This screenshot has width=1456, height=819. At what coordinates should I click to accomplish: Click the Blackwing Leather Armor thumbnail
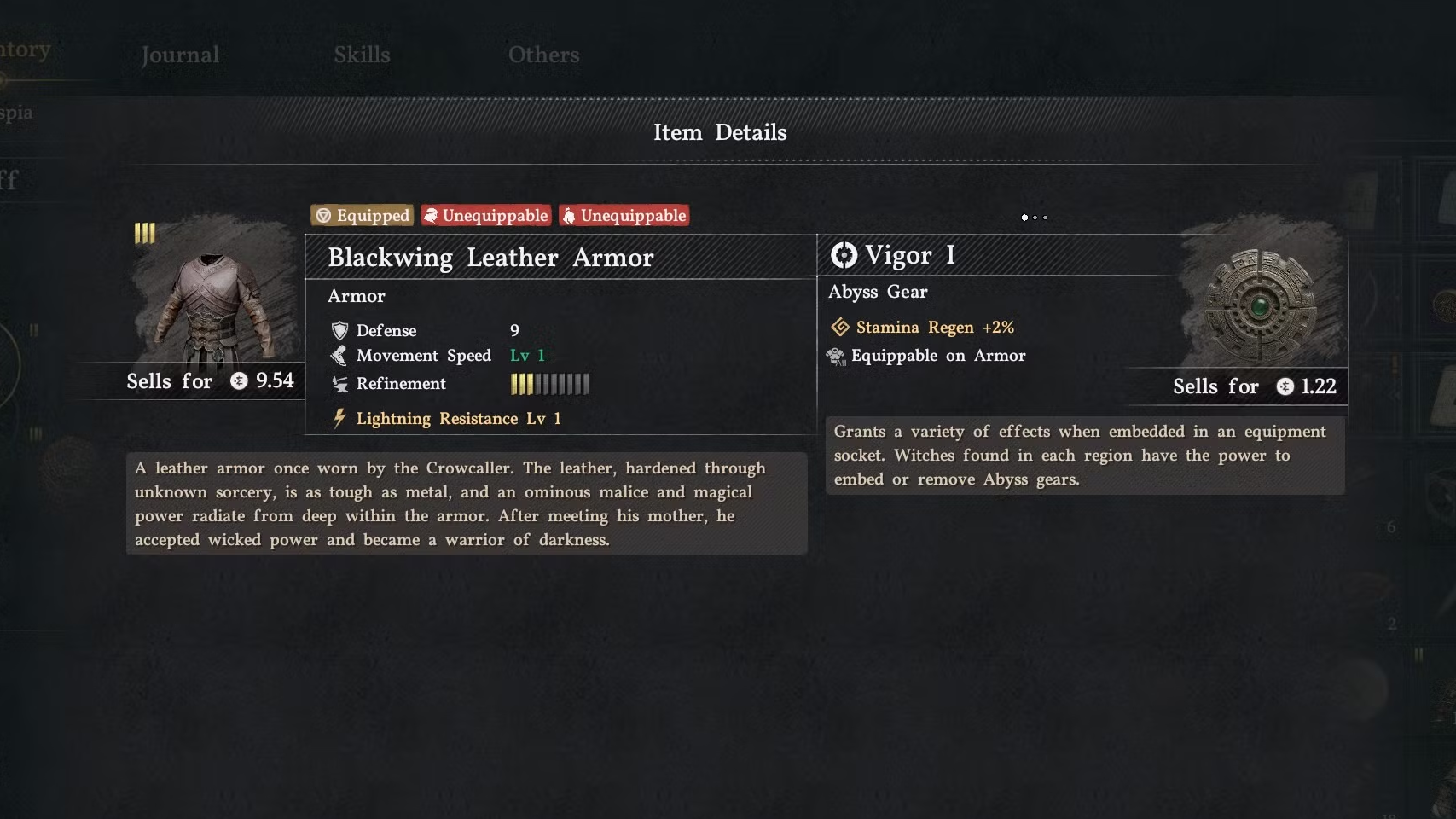pyautogui.click(x=213, y=303)
